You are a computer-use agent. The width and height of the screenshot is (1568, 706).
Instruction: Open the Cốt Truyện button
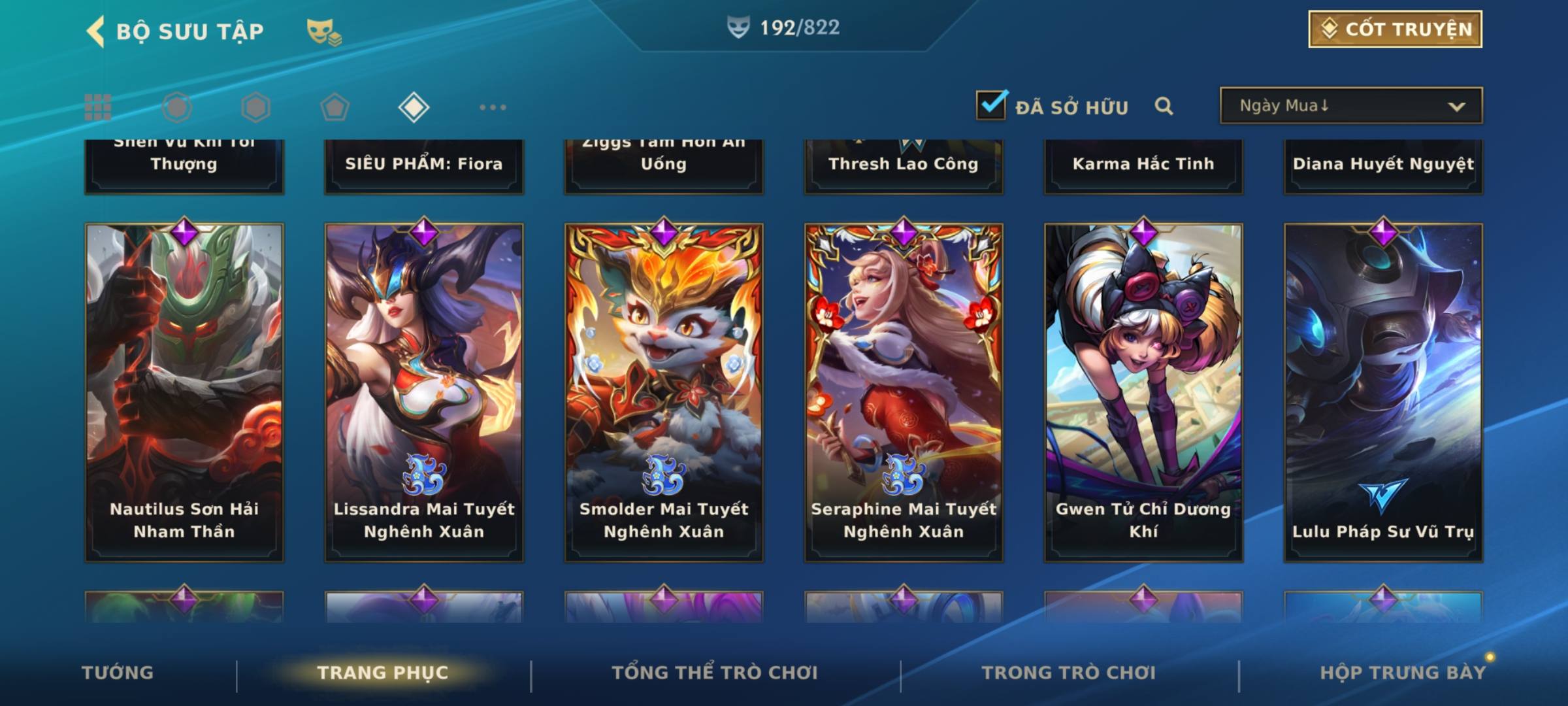[1395, 29]
